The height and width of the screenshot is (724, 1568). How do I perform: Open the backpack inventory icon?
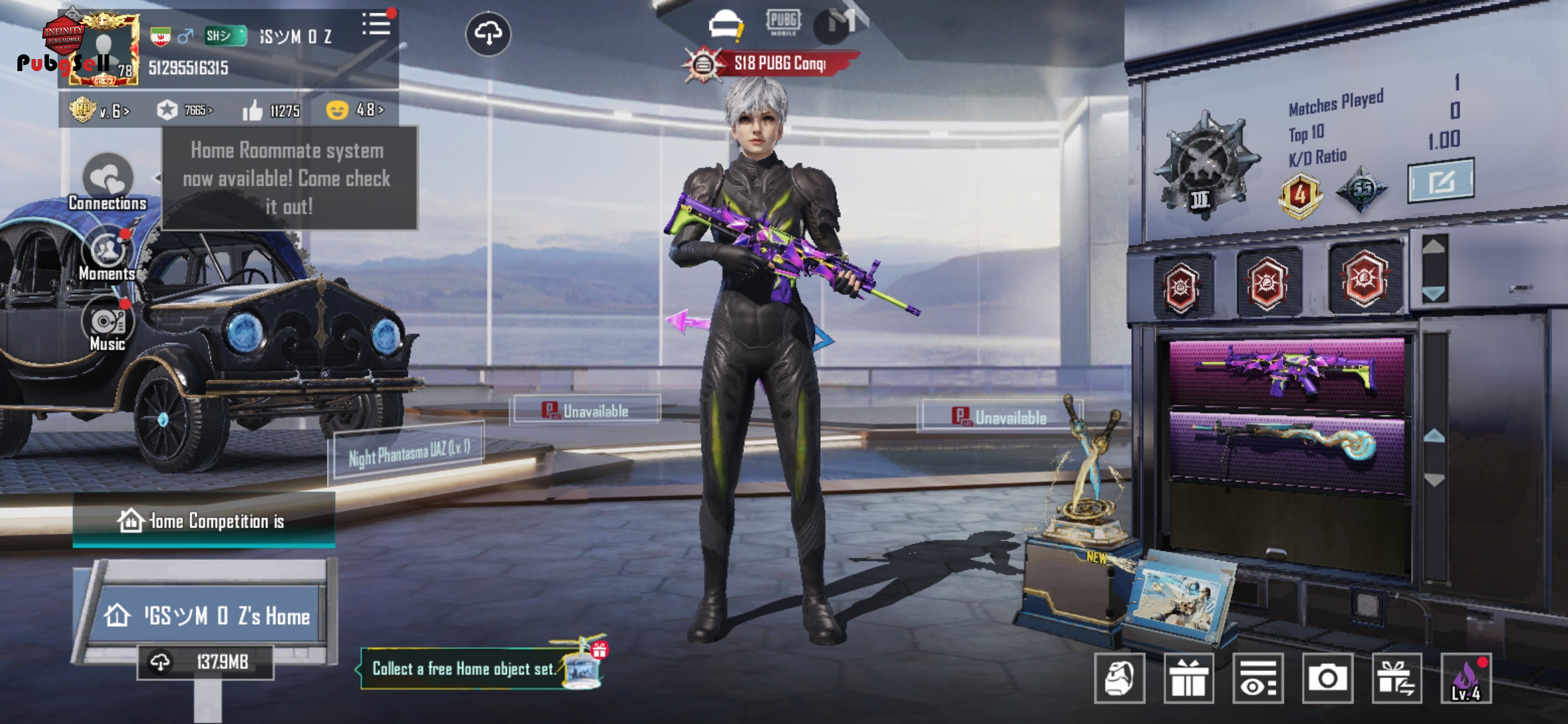1120,678
